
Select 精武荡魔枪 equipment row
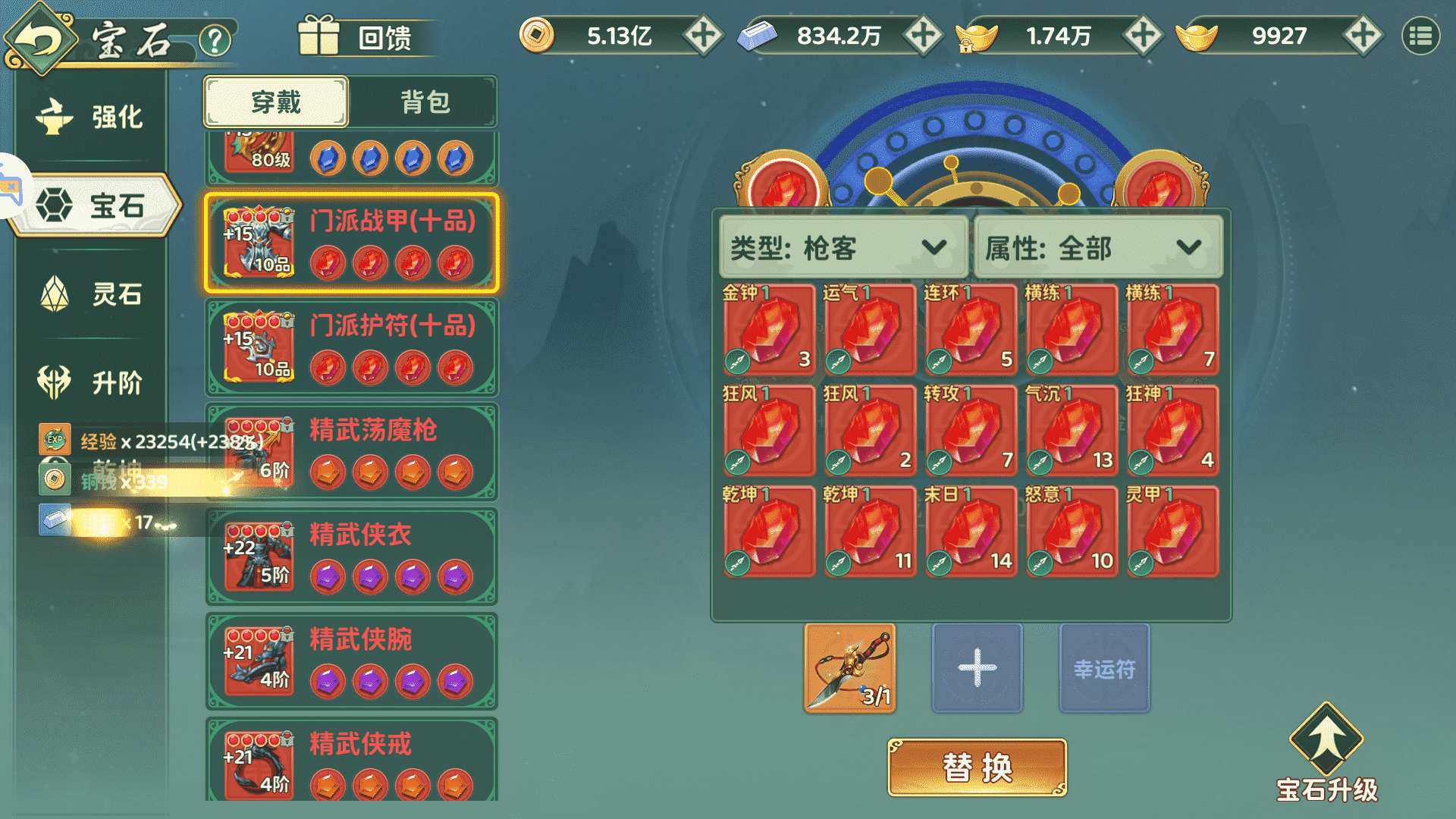click(x=351, y=452)
